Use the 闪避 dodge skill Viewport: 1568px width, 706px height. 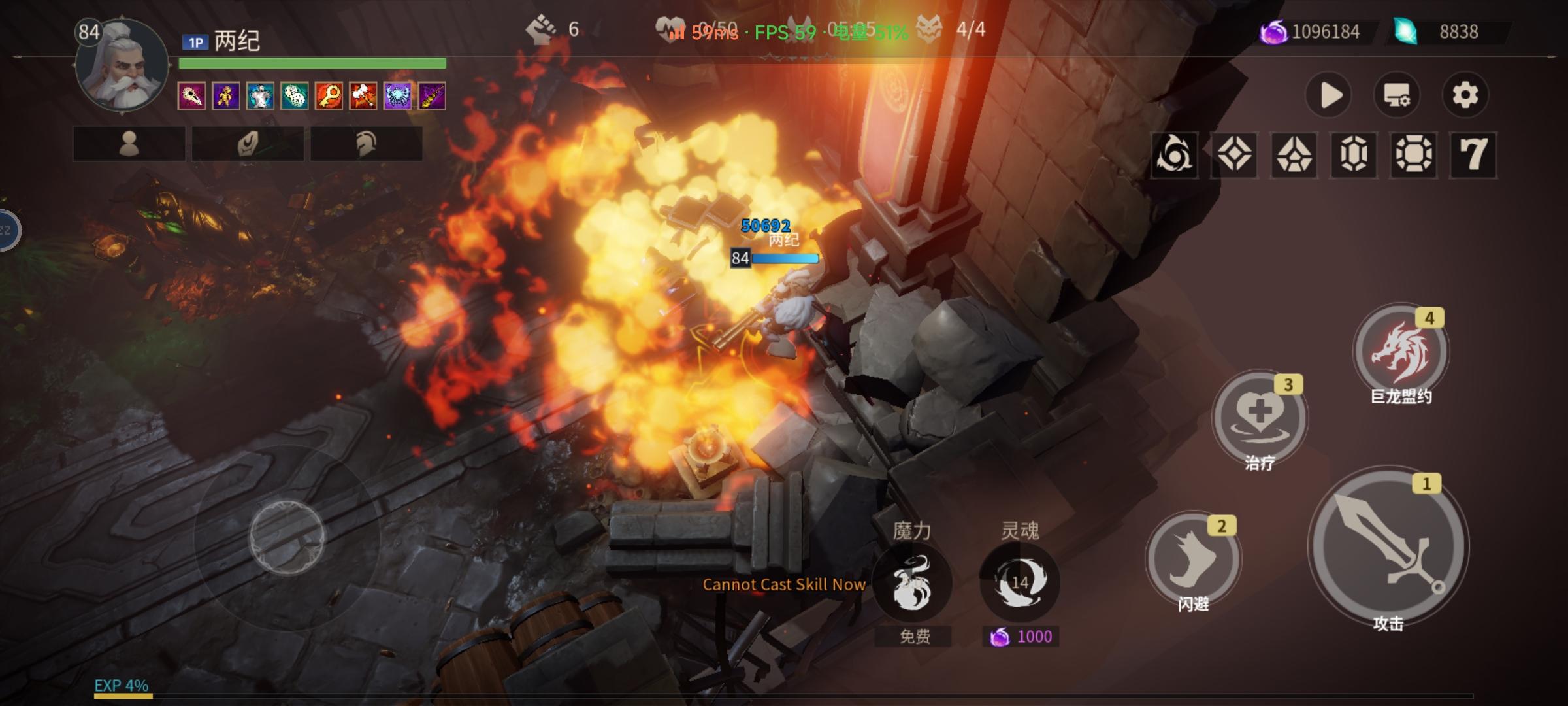[1193, 559]
